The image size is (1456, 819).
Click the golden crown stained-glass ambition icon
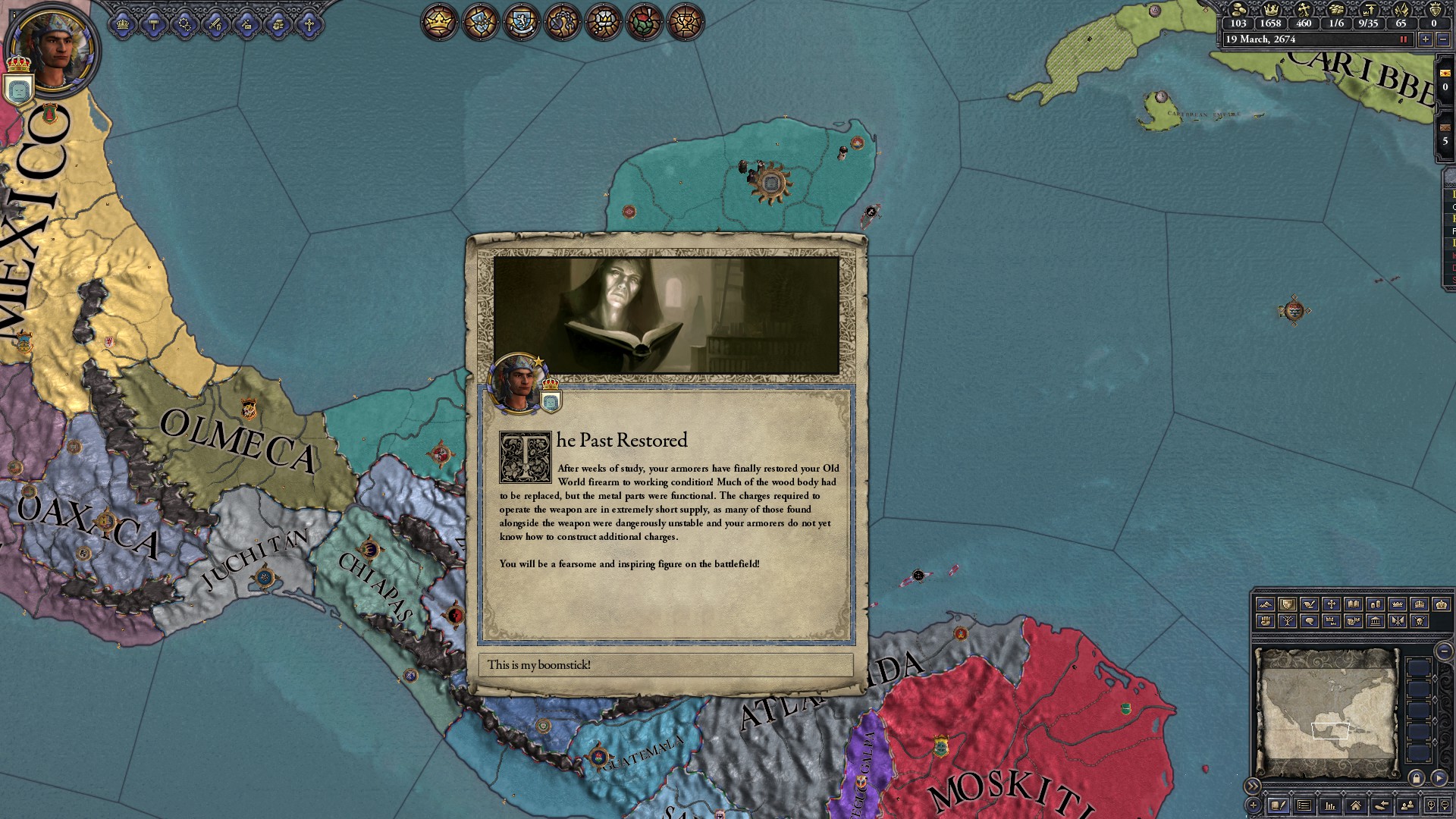(x=439, y=22)
